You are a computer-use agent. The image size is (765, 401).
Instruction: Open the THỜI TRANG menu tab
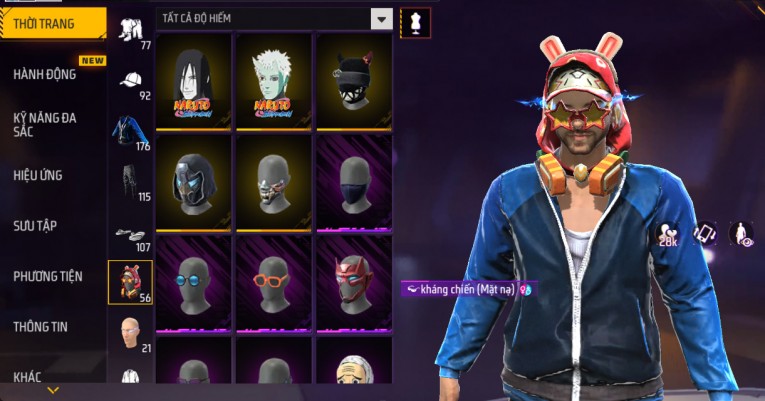(x=52, y=24)
